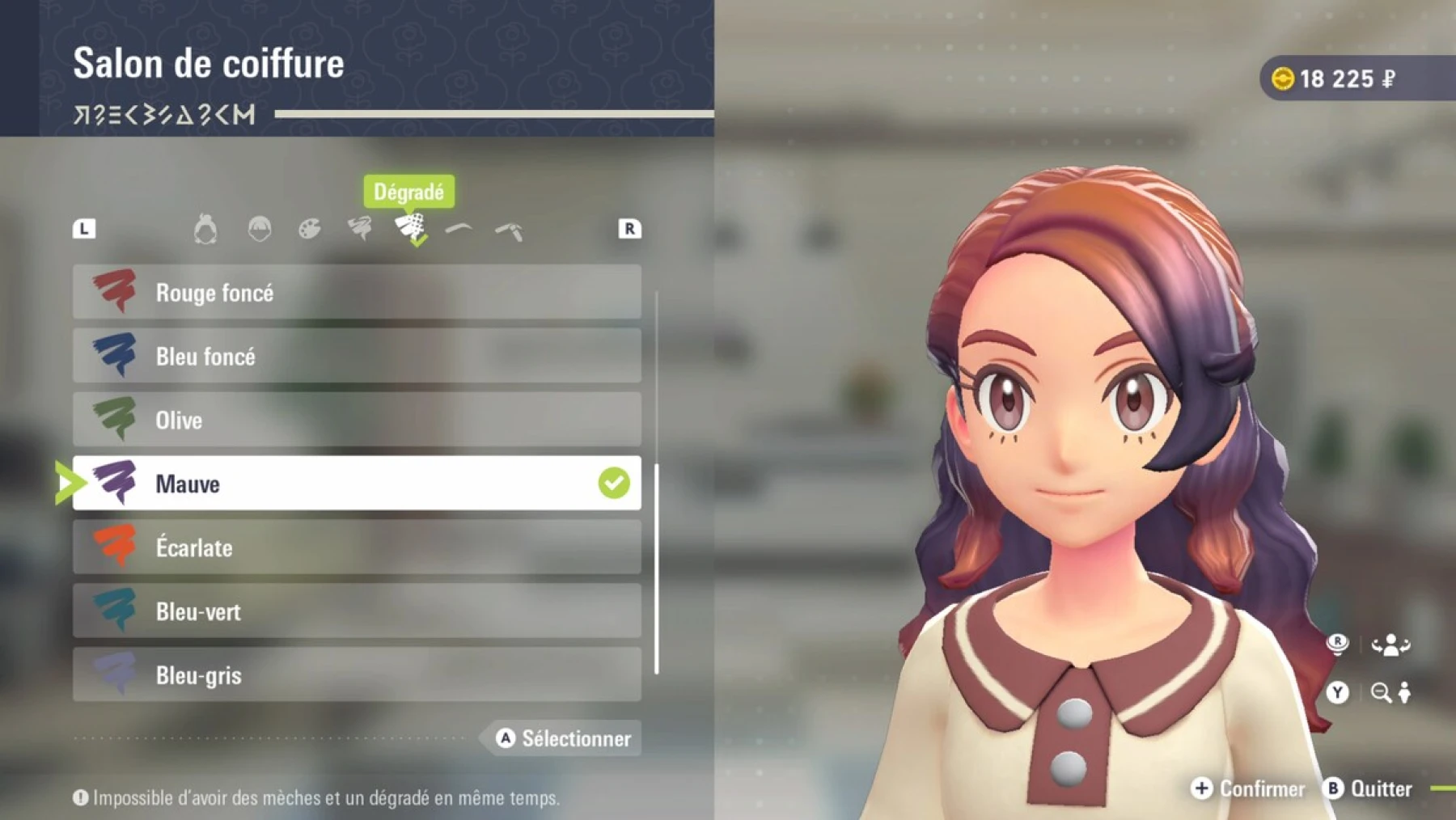This screenshot has height=820, width=1456.
Task: Click the R shoulder button indicator
Action: point(629,229)
